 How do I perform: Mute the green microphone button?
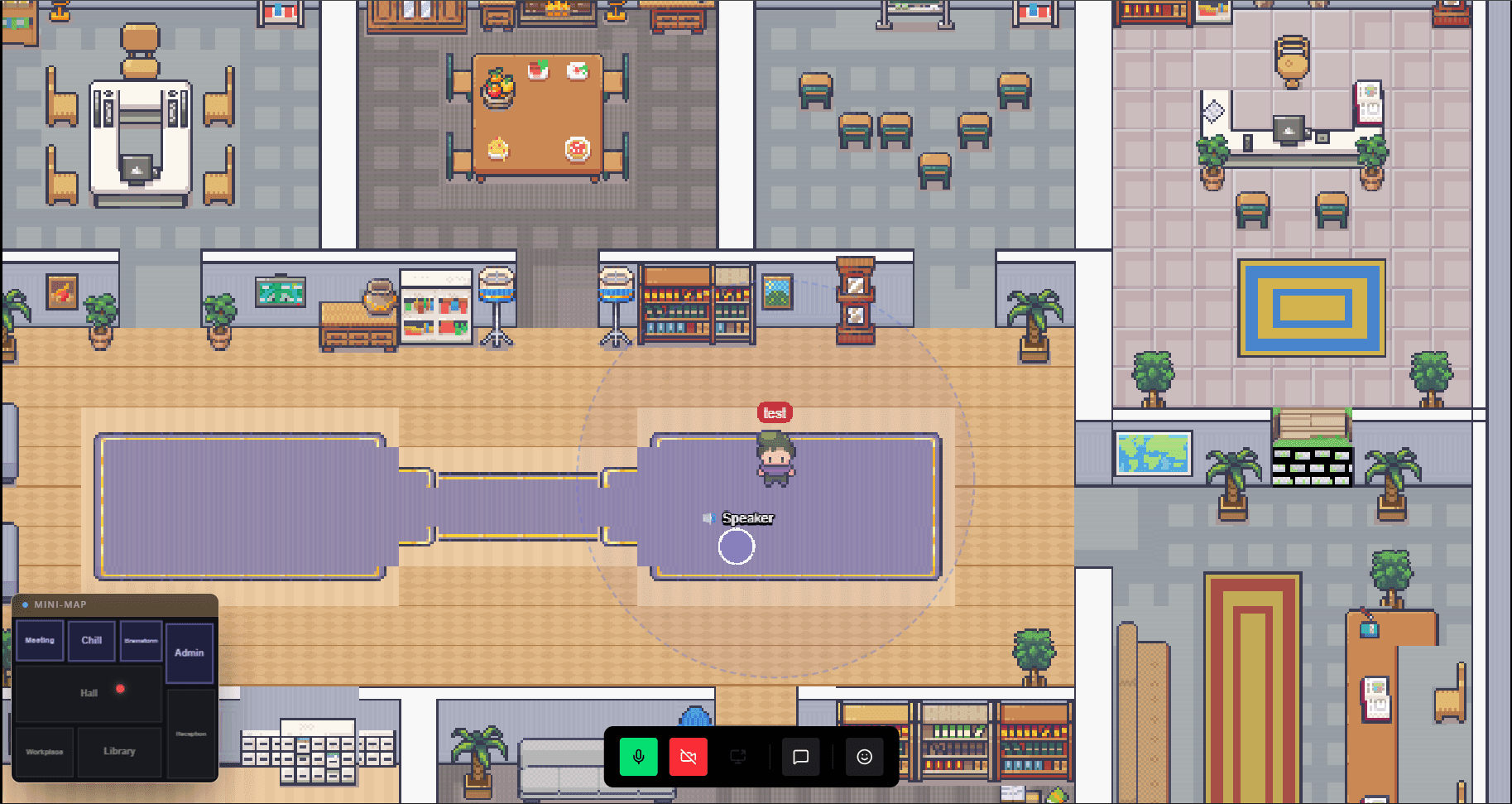[x=638, y=756]
